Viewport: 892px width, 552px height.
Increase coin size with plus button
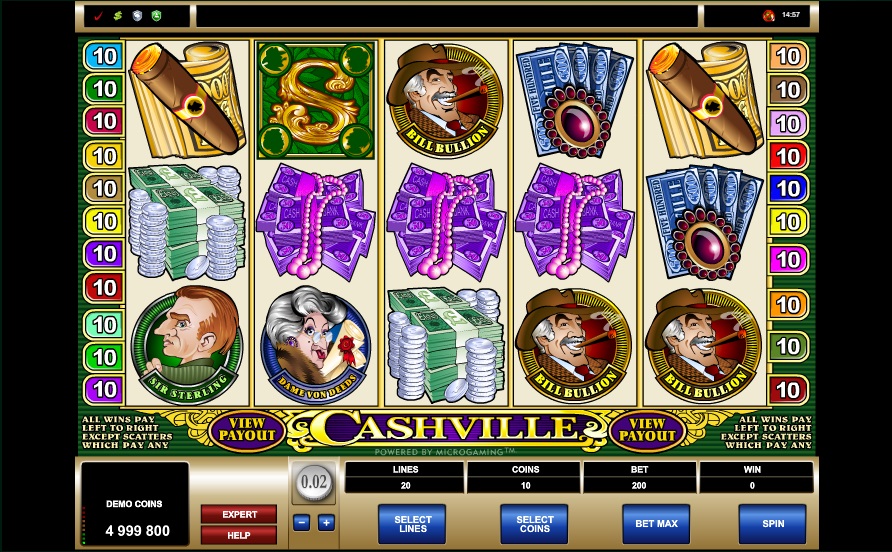[326, 522]
